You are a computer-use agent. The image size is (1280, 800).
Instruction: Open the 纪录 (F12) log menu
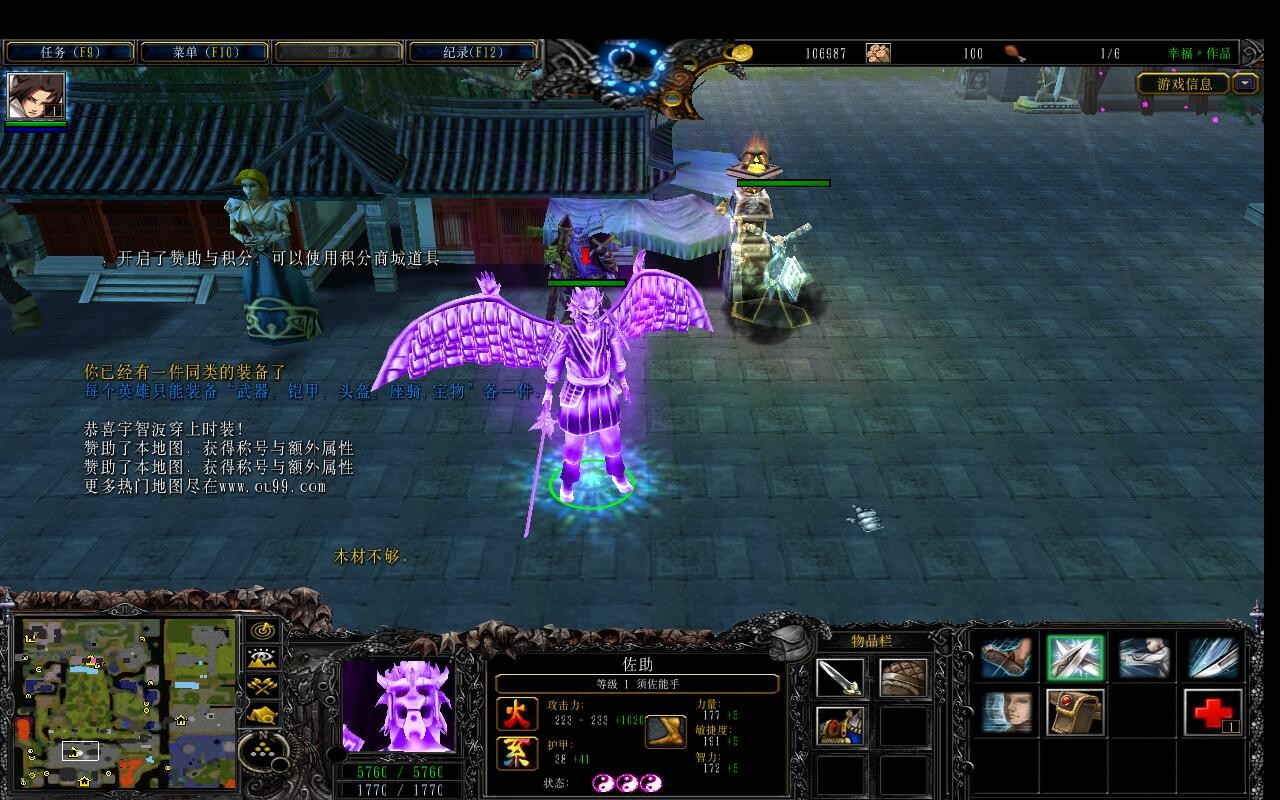(474, 52)
